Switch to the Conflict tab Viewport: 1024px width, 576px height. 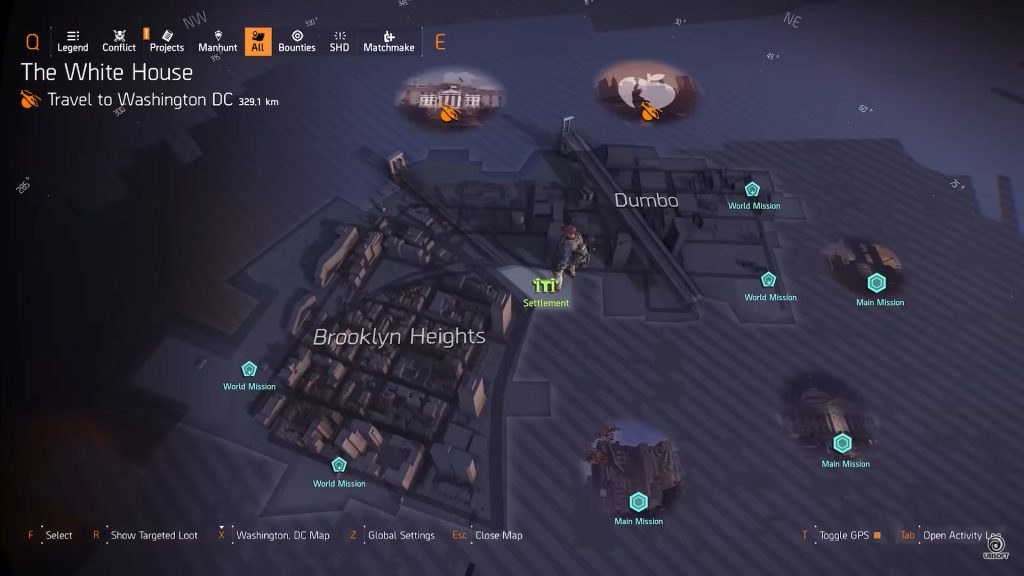[x=119, y=41]
